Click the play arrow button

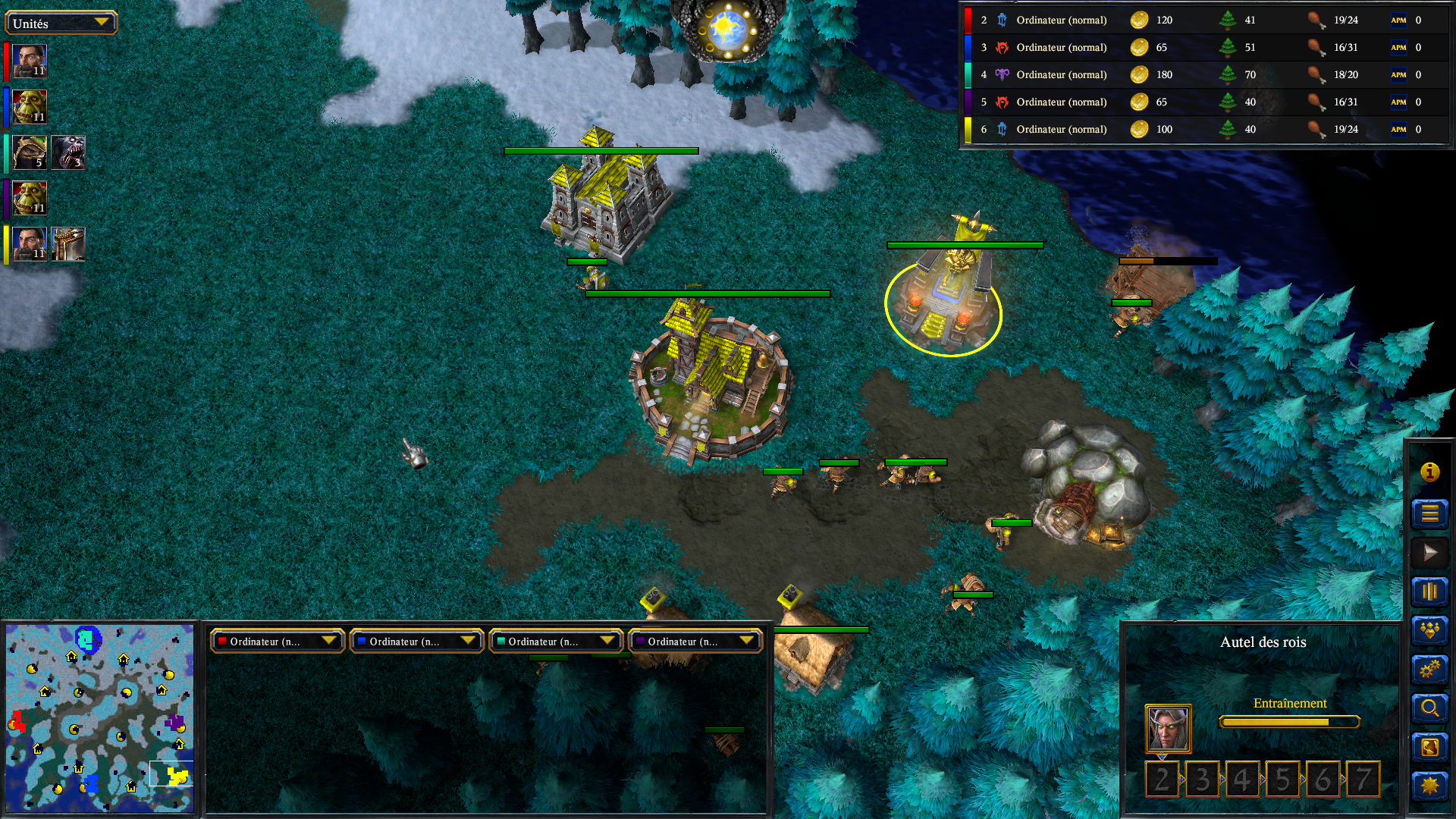[x=1429, y=553]
